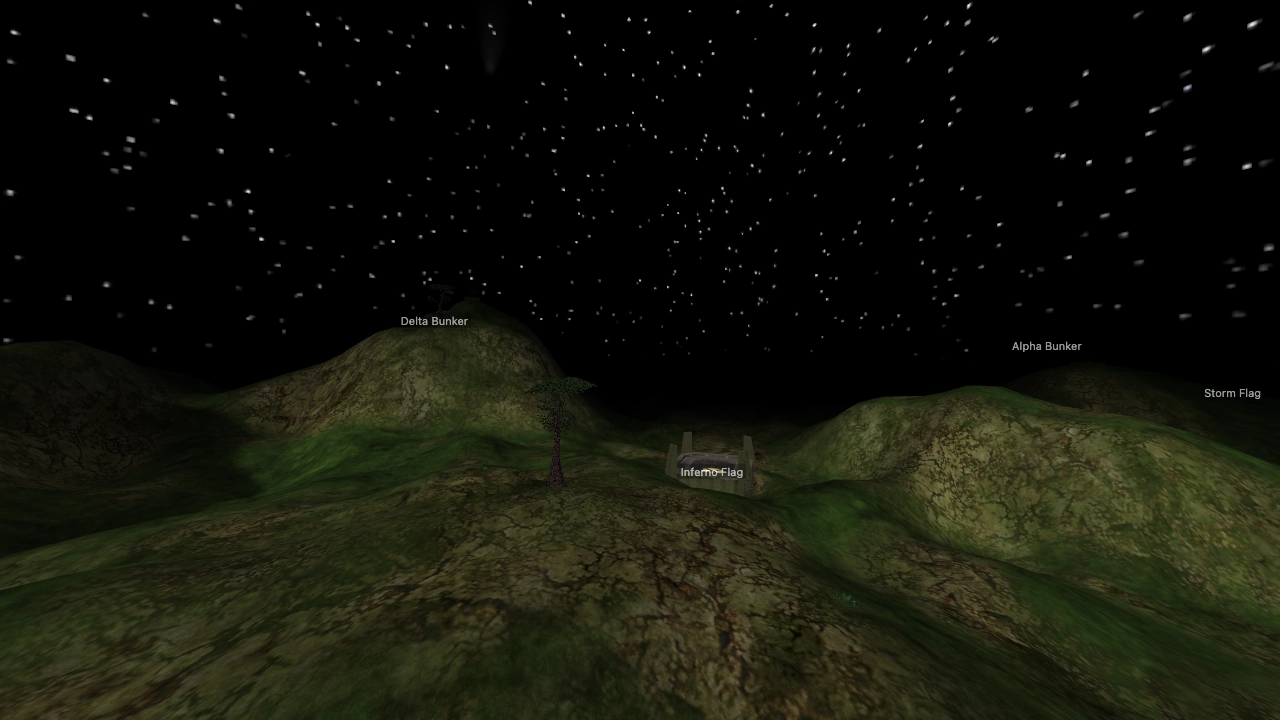
Task: Click the Alpha Bunker waypoint label
Action: pos(1046,346)
